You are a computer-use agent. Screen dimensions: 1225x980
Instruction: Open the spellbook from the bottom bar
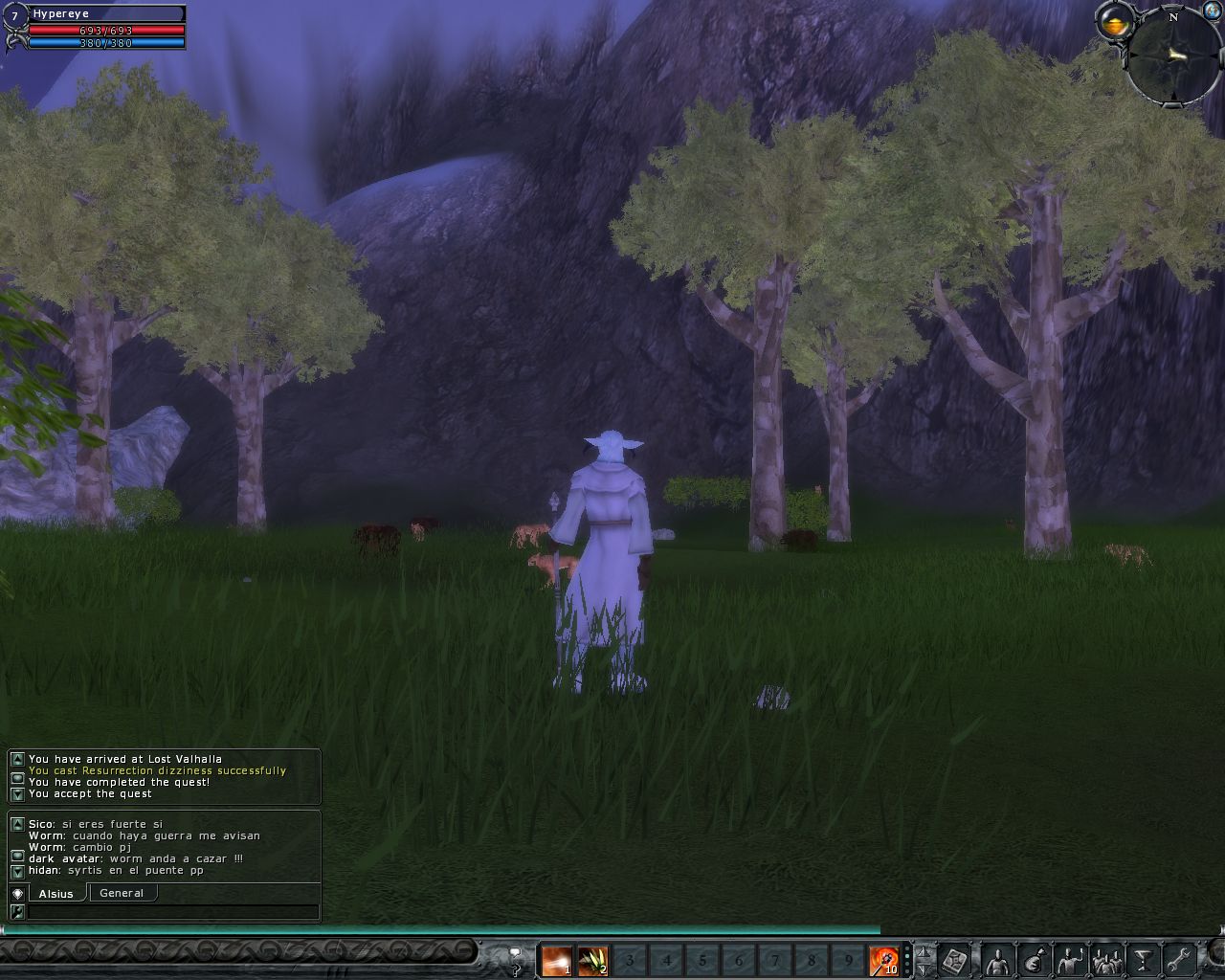coord(955,960)
